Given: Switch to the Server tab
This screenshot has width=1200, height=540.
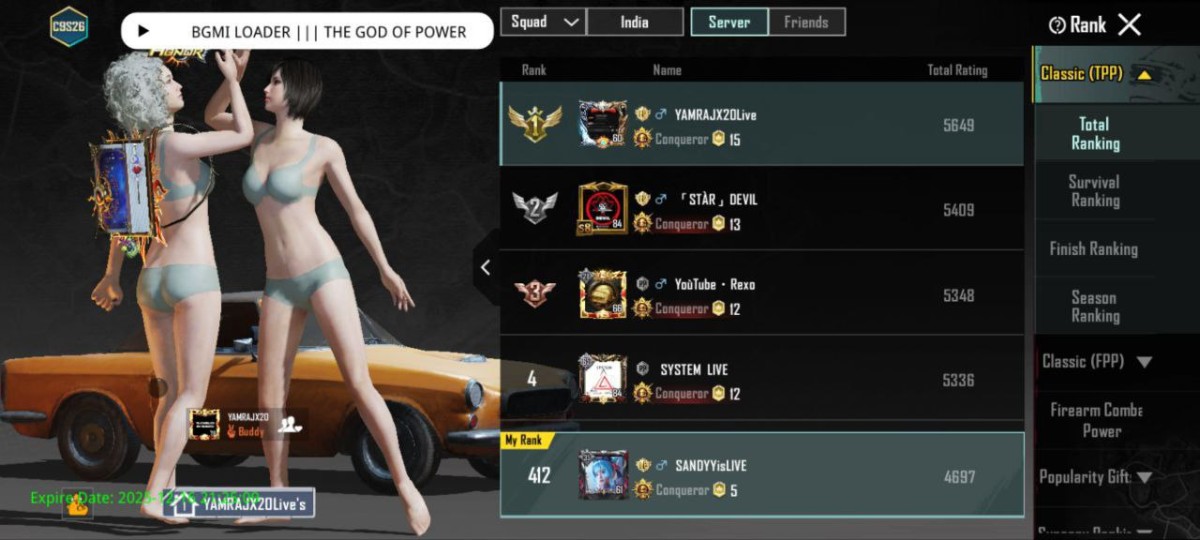Looking at the screenshot, I should point(729,22).
